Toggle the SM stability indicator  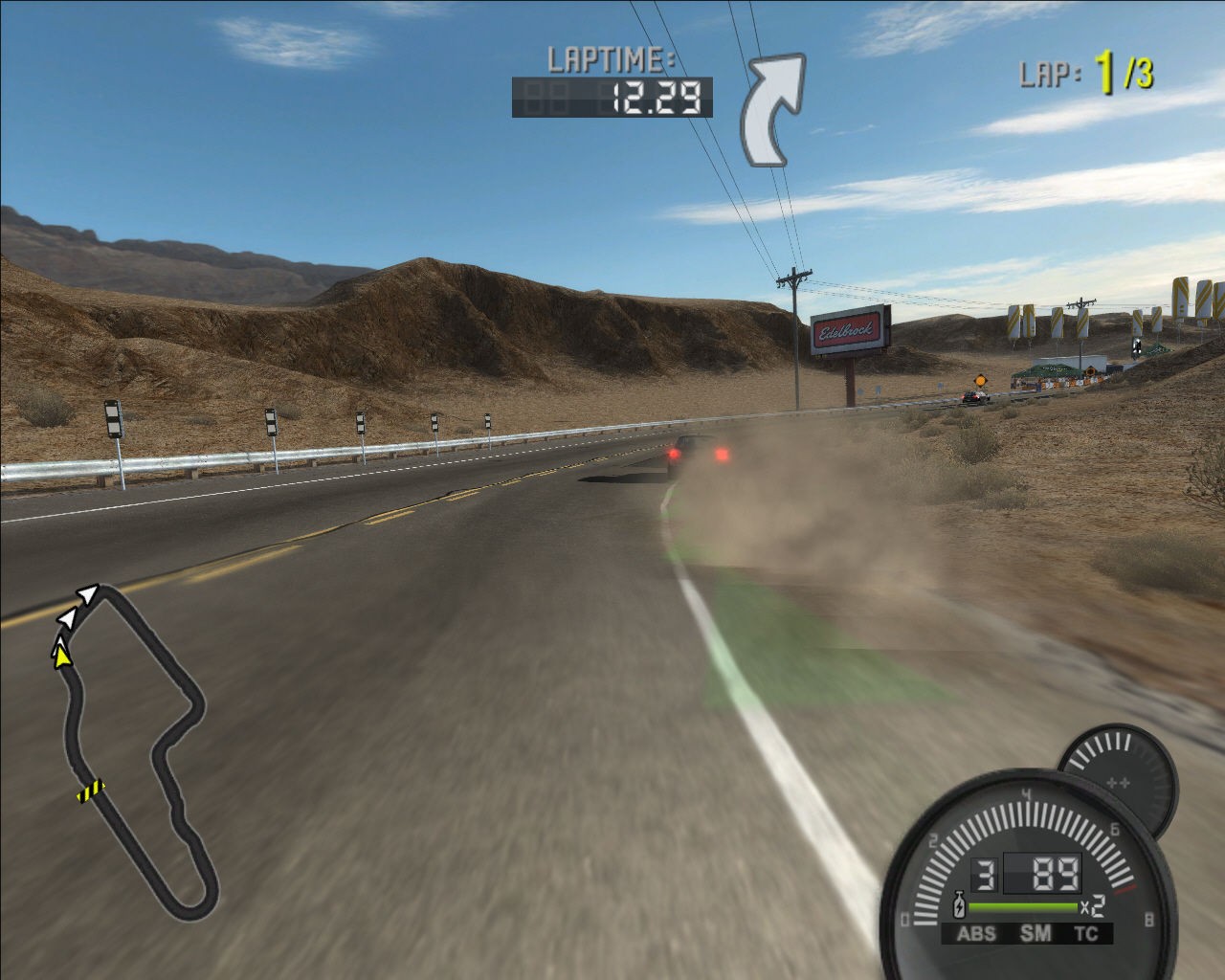click(1035, 934)
